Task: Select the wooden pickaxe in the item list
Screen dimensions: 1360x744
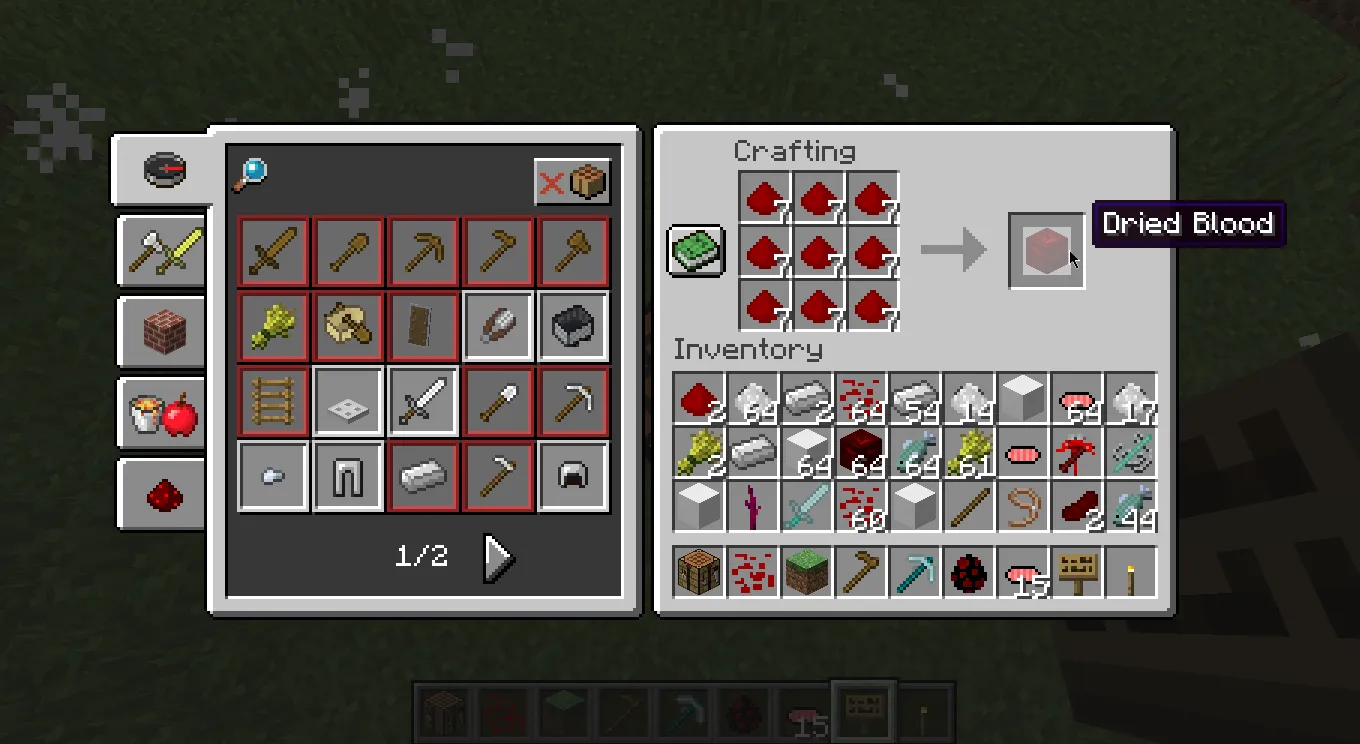Action: (422, 251)
